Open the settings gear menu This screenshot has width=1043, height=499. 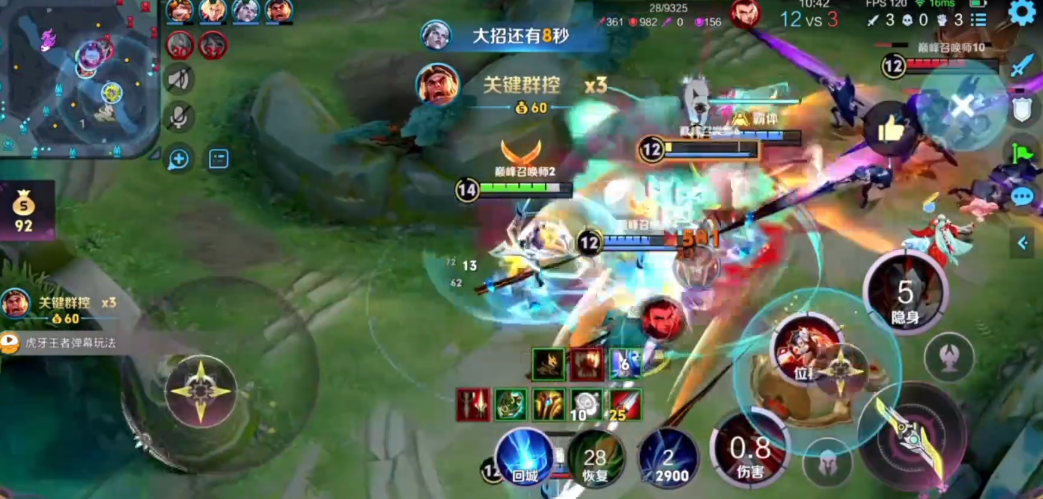tap(1021, 13)
